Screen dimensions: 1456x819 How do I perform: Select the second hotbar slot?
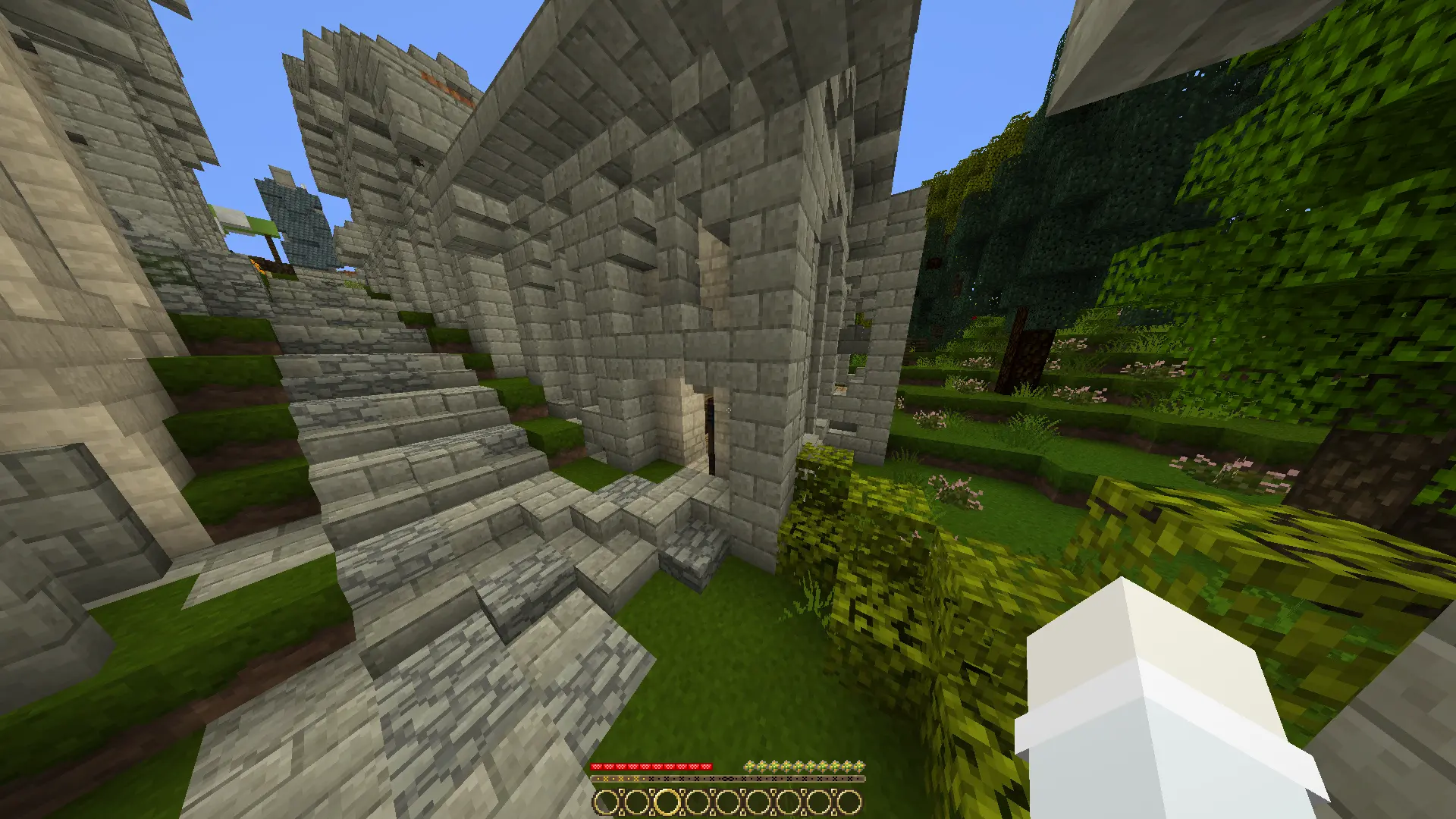pyautogui.click(x=639, y=801)
